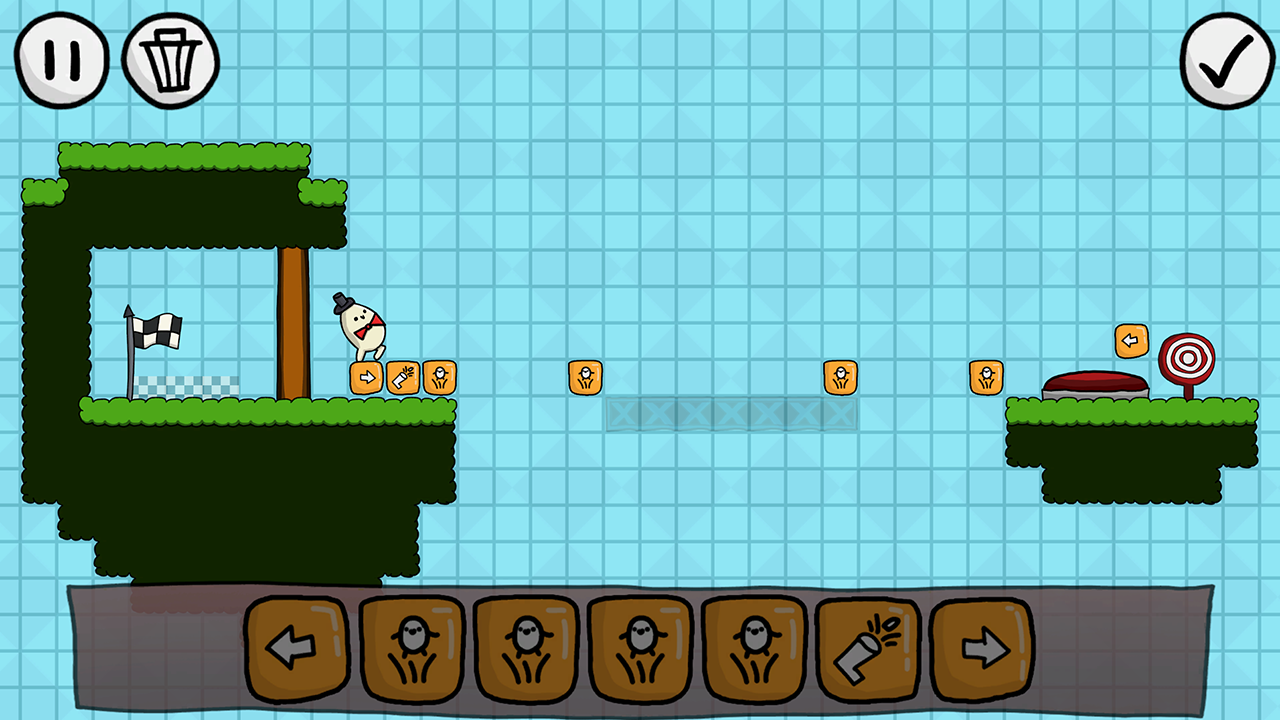The height and width of the screenshot is (720, 1280).
Task: Select the jetpack spray command in the toolbar
Action: click(869, 648)
